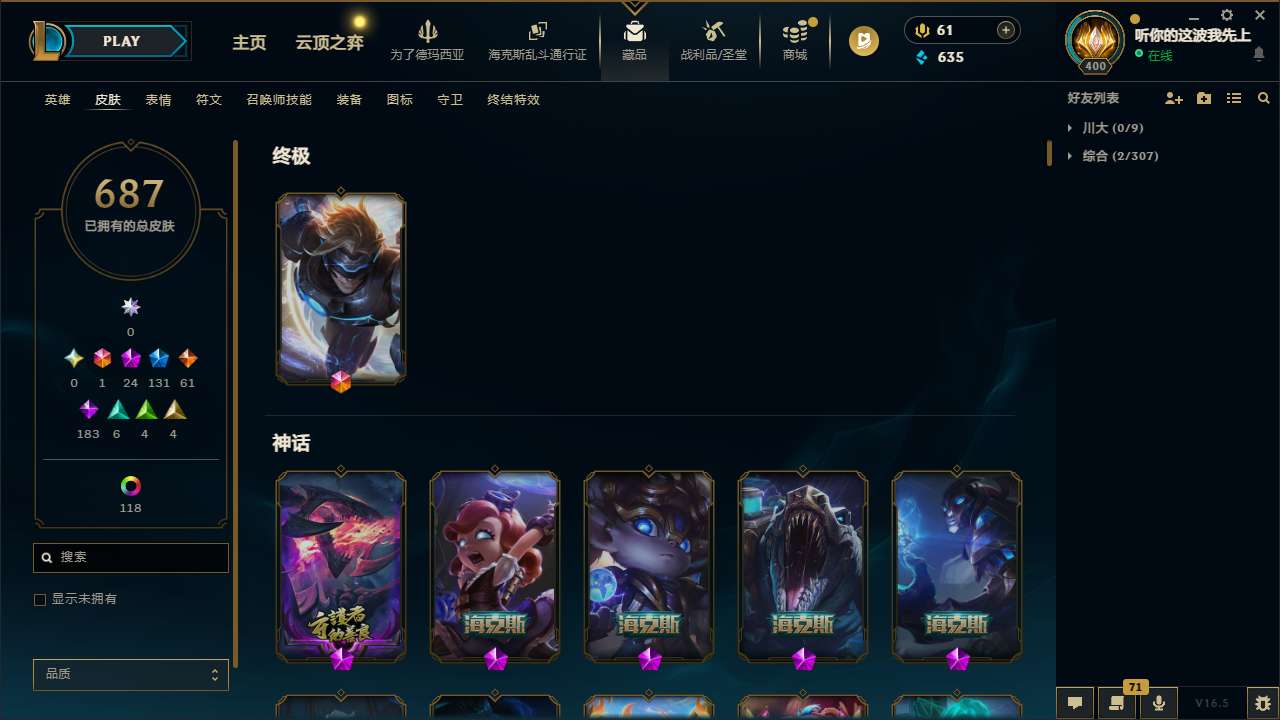This screenshot has height=720, width=1280.
Task: Open the 品质 quality filter dropdown
Action: (x=130, y=674)
